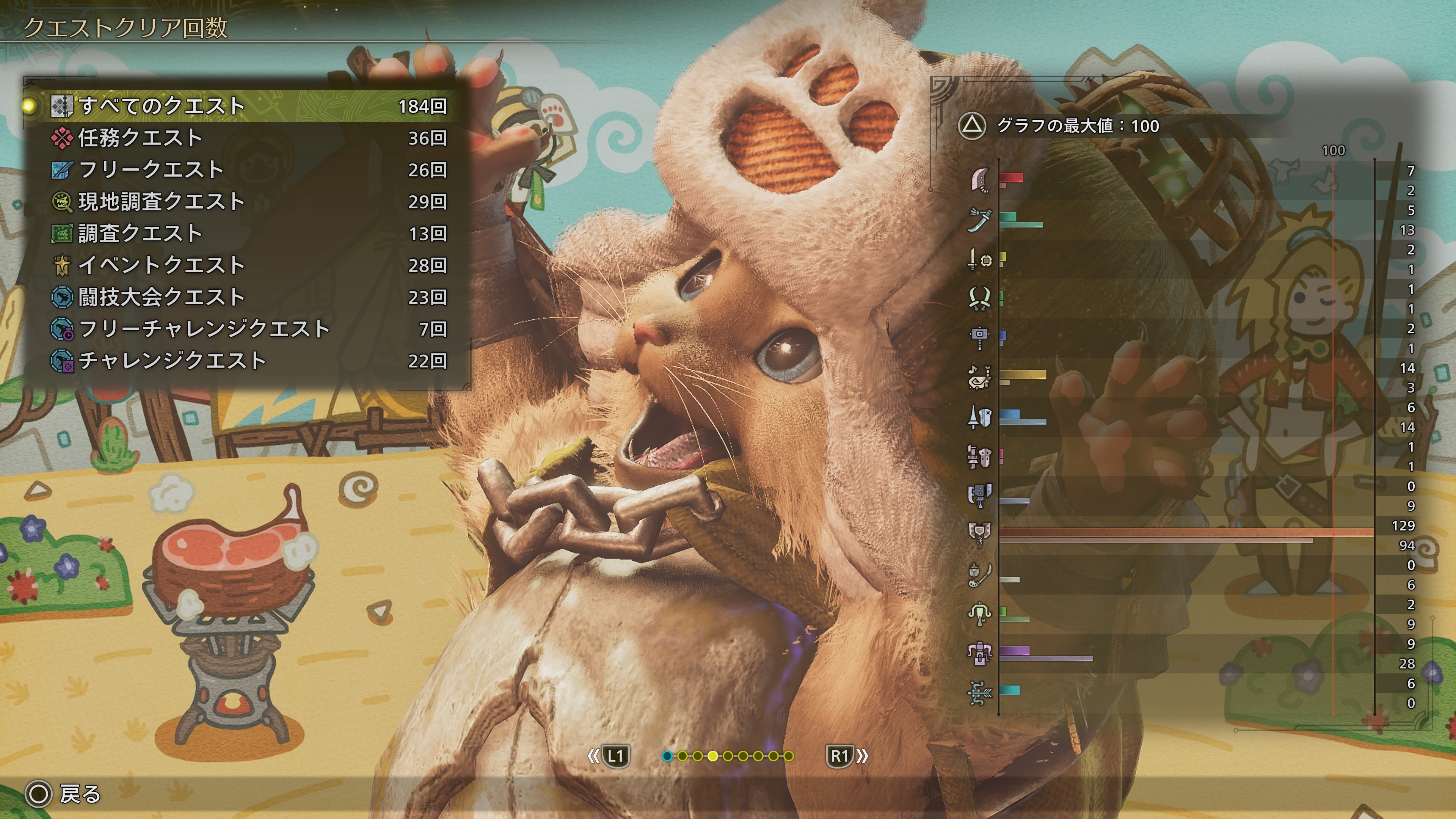The height and width of the screenshot is (819, 1456).
Task: Choose the bow weapon icon
Action: (979, 693)
